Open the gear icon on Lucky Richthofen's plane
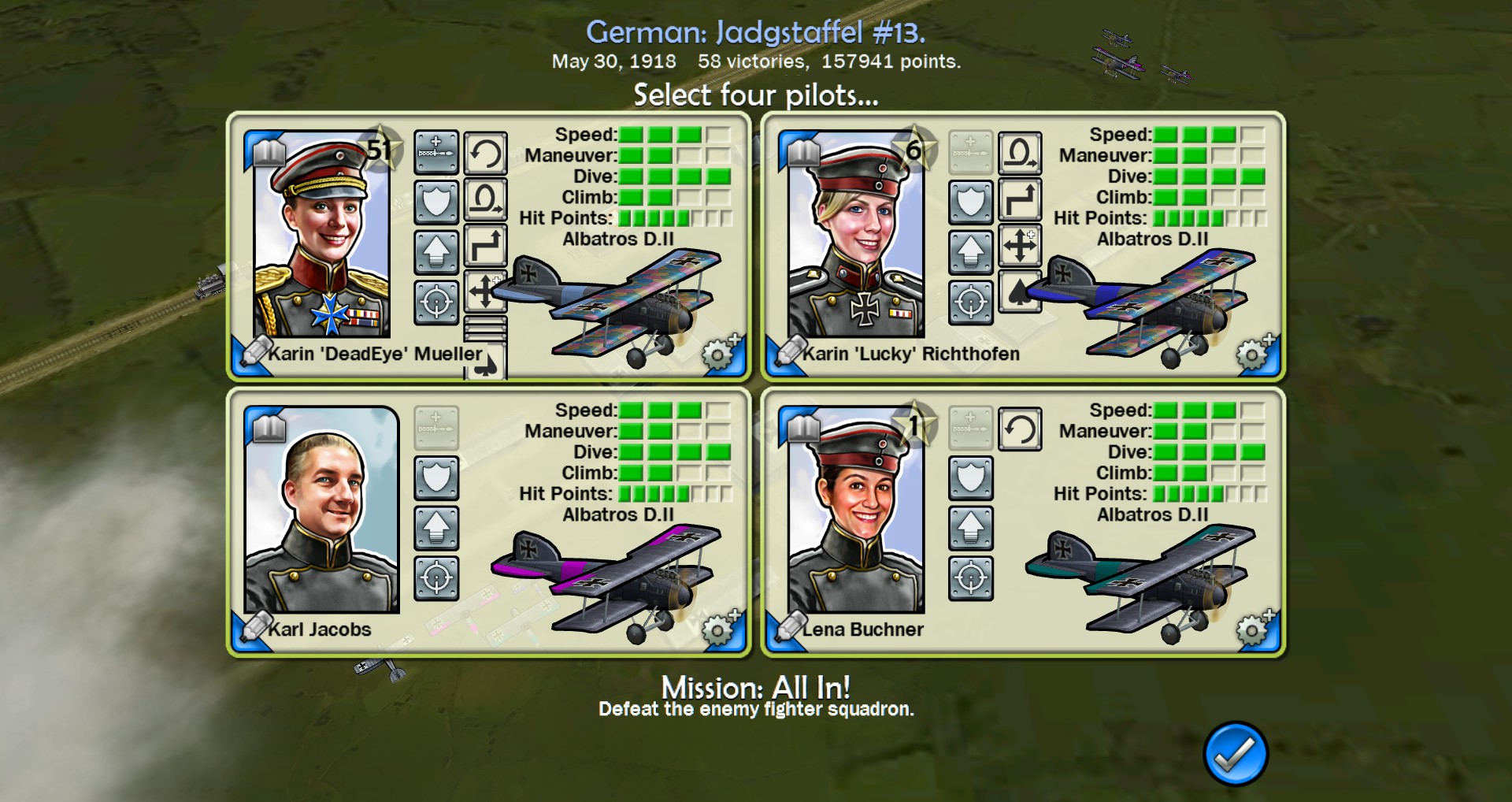 [1254, 353]
